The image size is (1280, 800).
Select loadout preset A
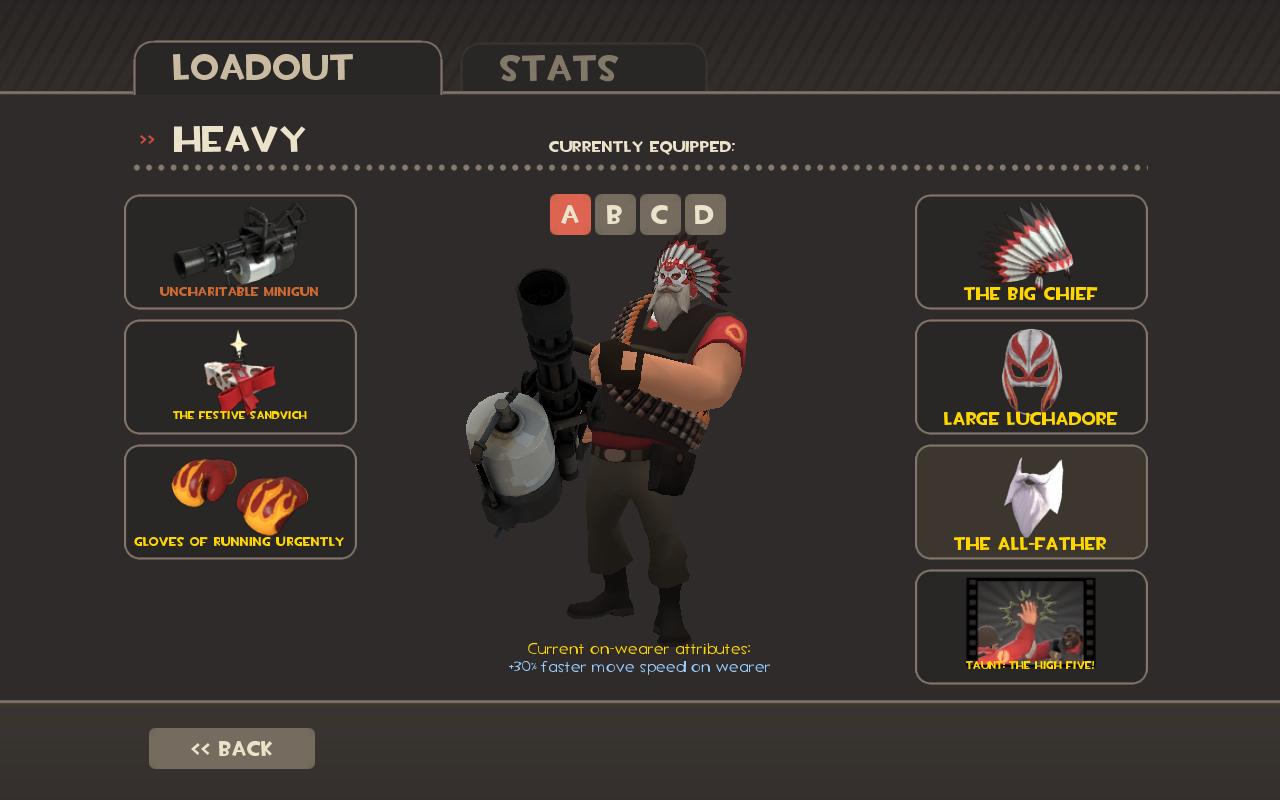(571, 214)
